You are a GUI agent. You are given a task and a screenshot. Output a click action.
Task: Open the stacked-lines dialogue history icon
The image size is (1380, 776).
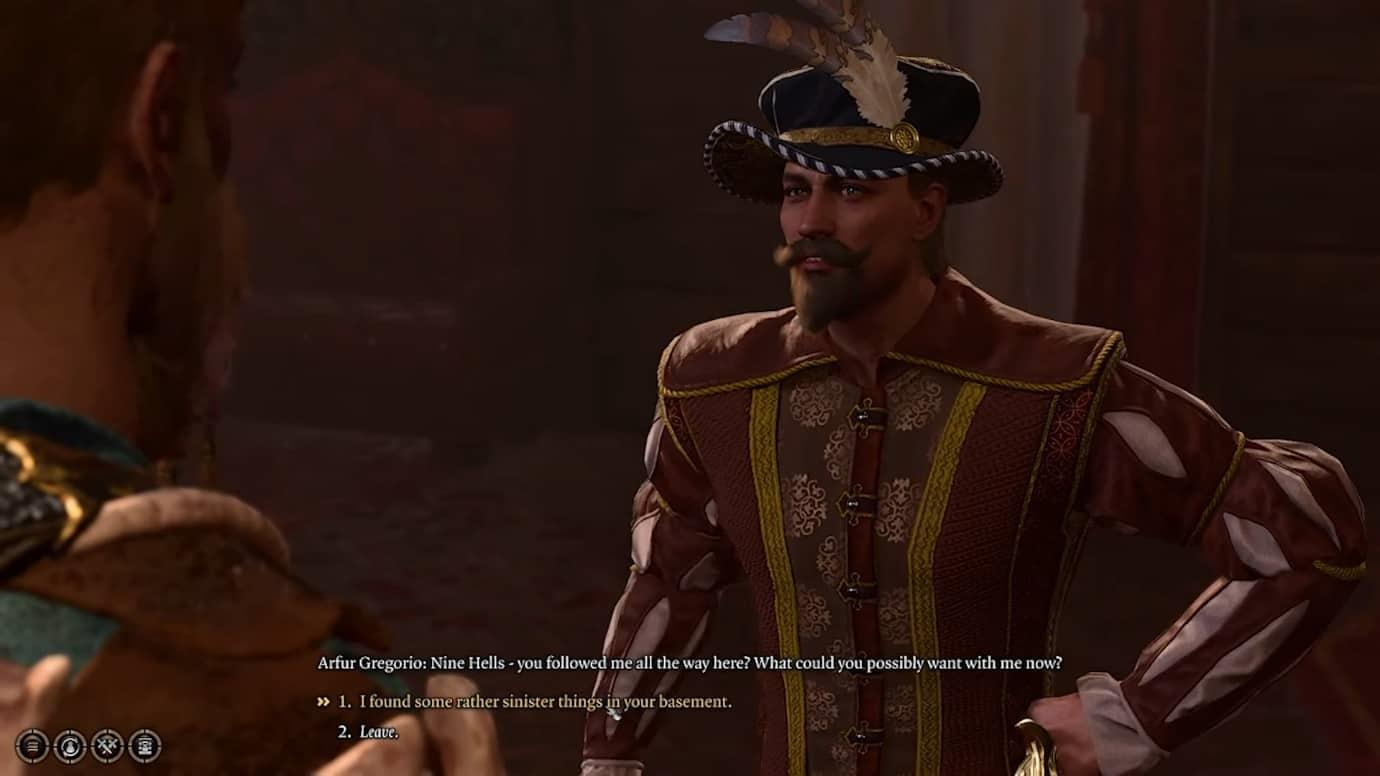click(x=32, y=745)
